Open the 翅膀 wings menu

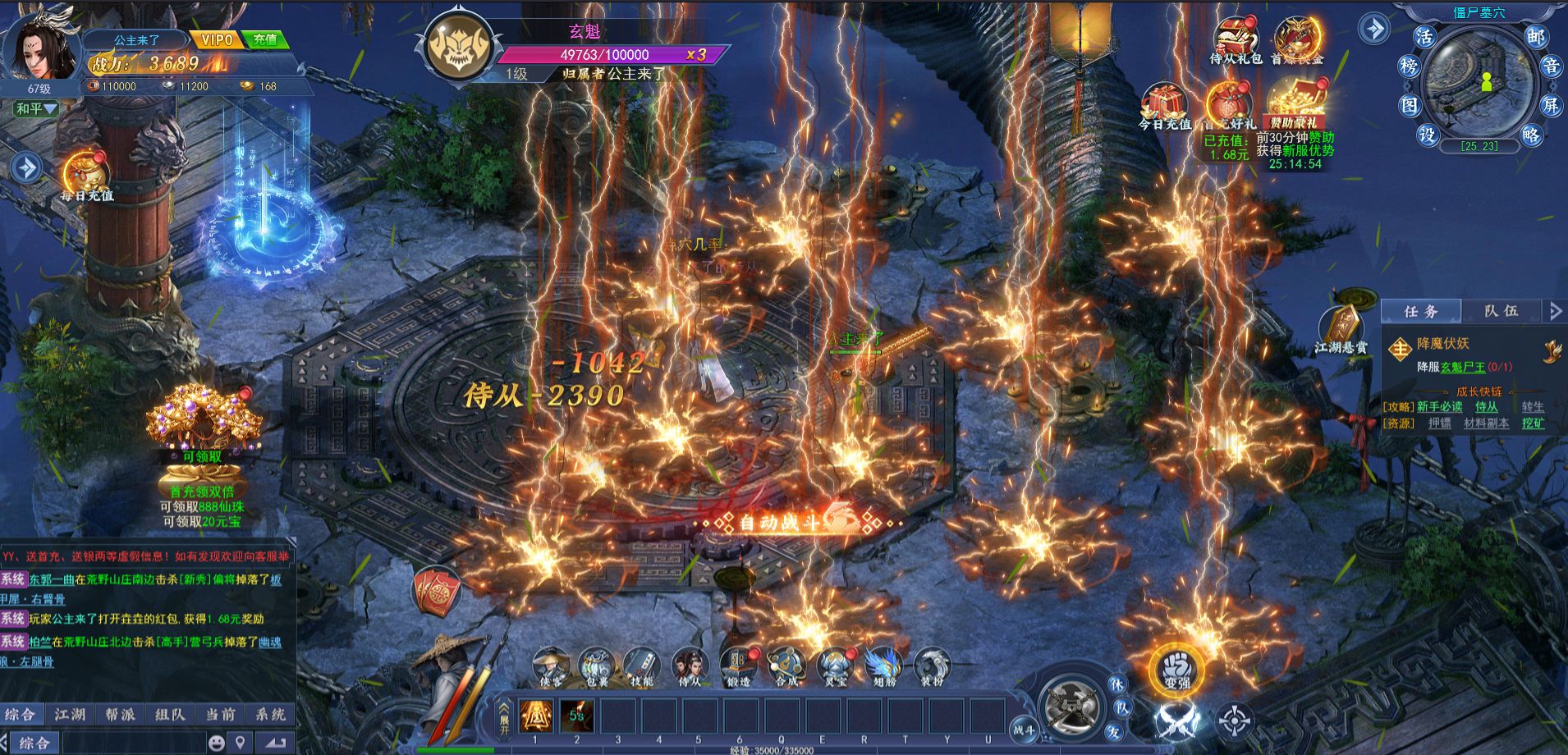[883, 666]
